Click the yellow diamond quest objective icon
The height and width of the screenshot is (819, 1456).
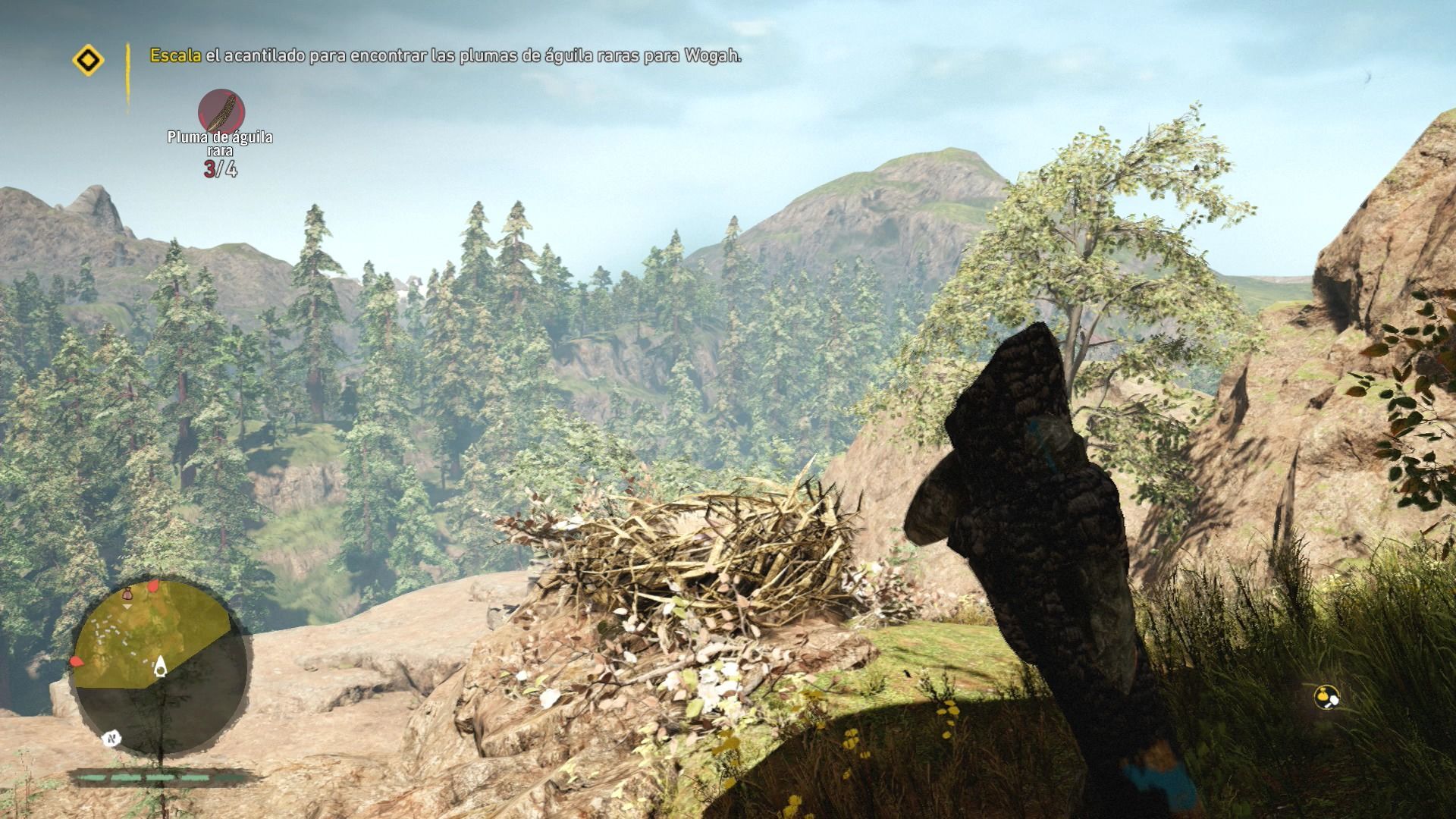click(88, 60)
